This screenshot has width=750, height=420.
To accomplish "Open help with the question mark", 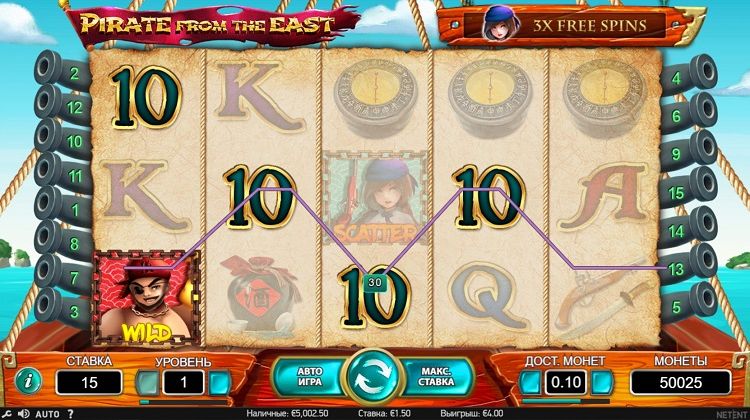I will (x=71, y=412).
